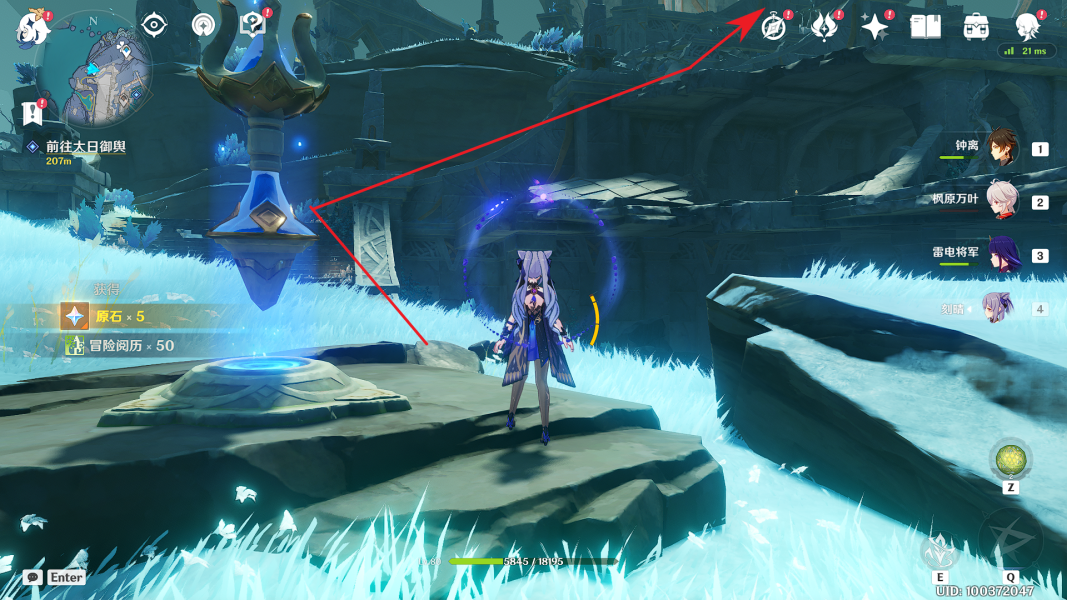Switch to party member 雷电将军

pyautogui.click(x=1002, y=255)
